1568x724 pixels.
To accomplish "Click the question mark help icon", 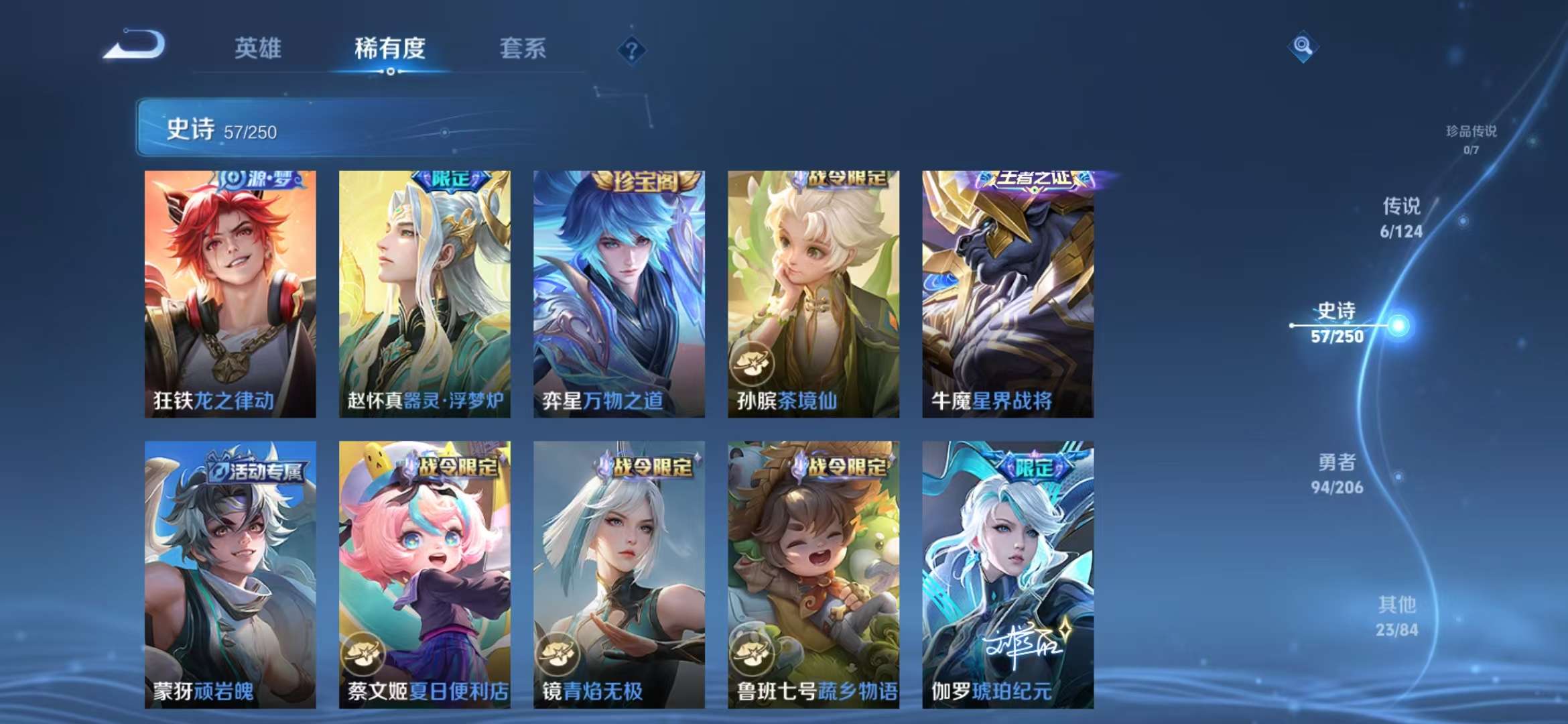I will point(631,49).
